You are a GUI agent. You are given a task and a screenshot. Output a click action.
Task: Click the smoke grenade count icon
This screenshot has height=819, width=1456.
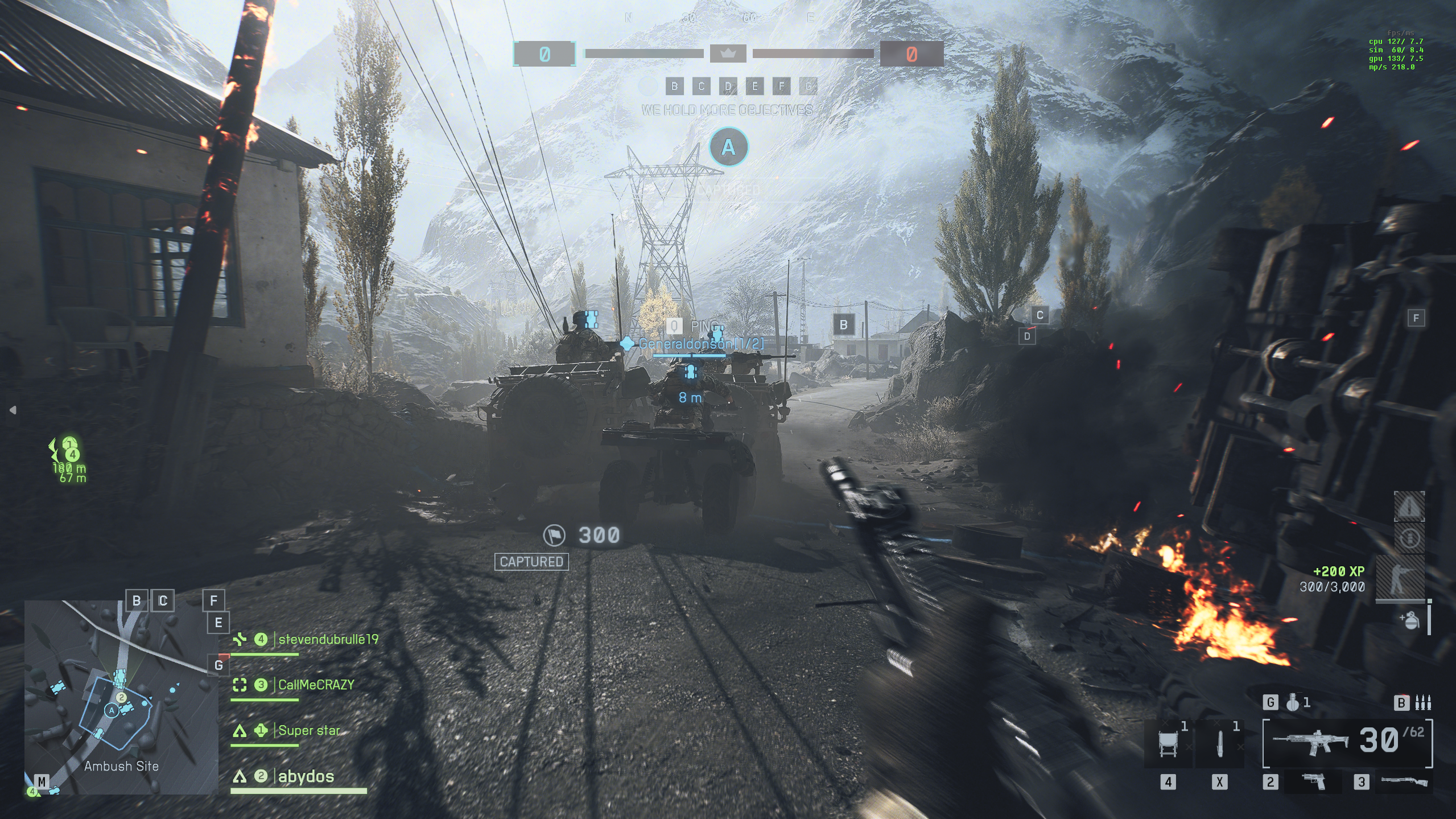coord(1293,703)
